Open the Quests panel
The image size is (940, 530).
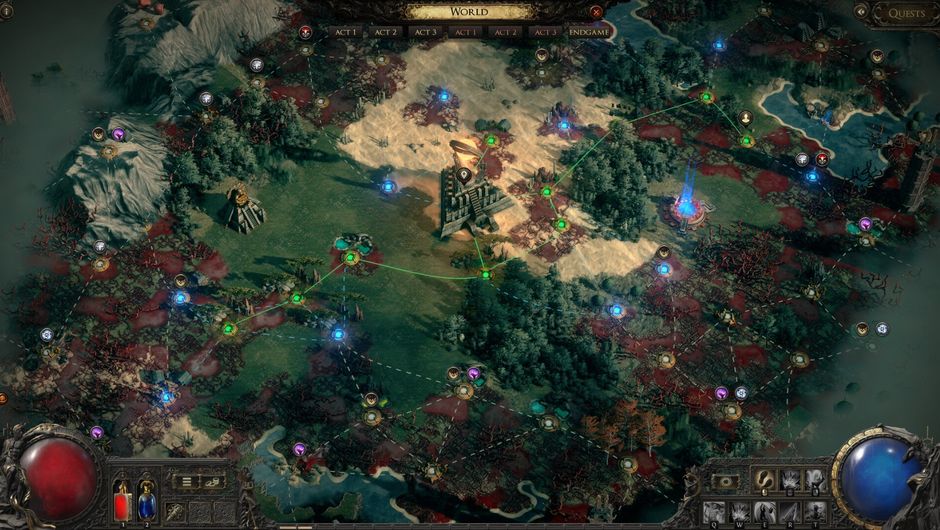[904, 13]
